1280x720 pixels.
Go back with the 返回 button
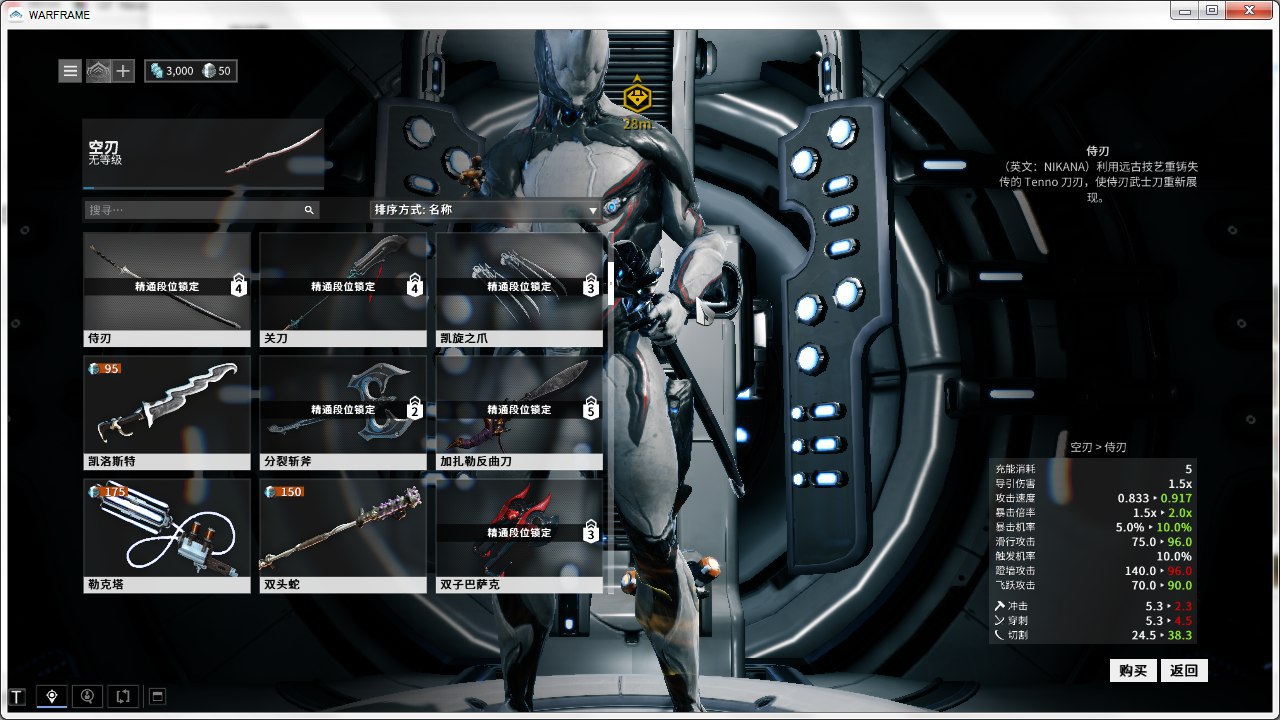(1184, 670)
